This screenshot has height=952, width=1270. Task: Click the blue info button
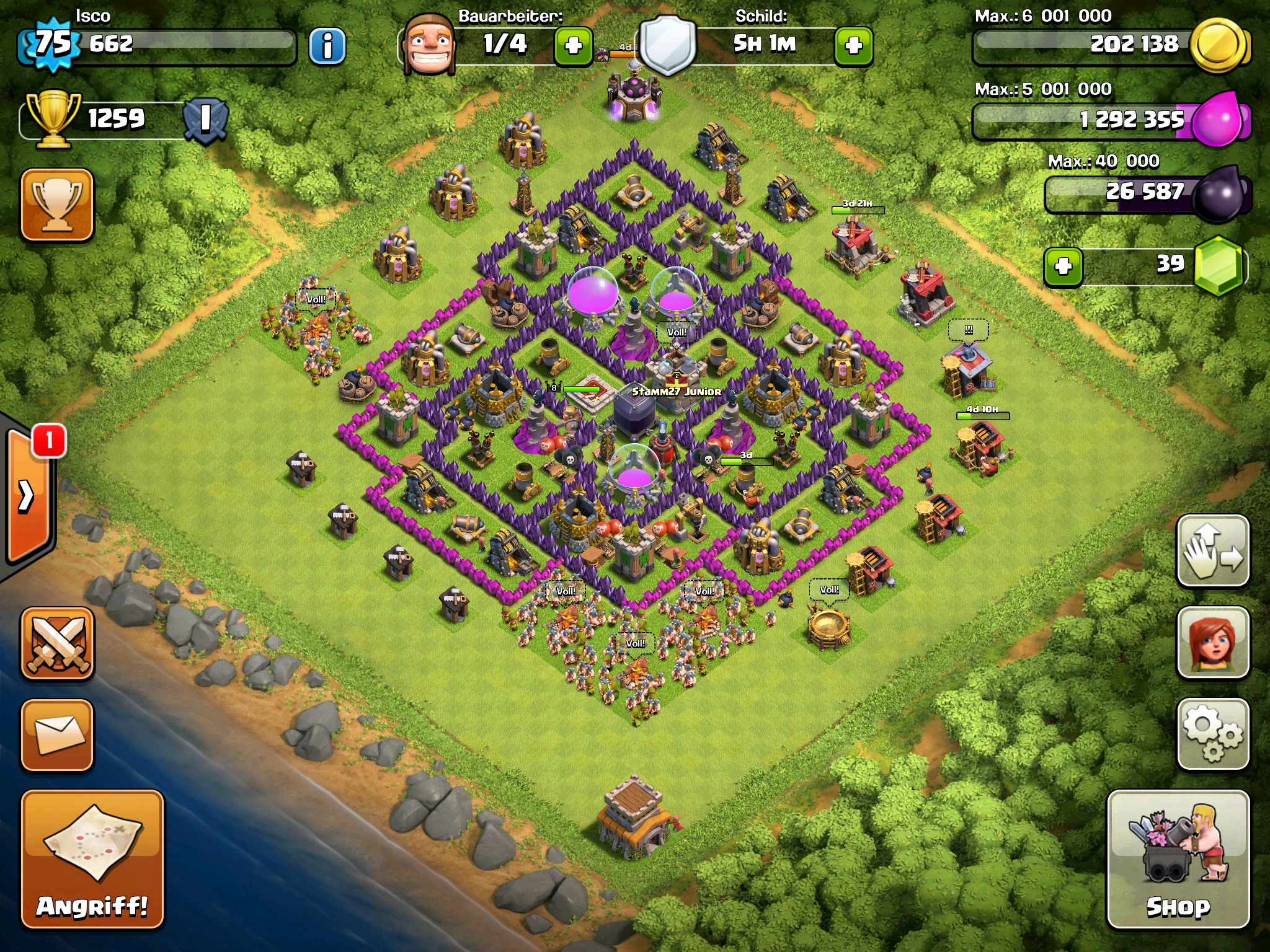[327, 46]
